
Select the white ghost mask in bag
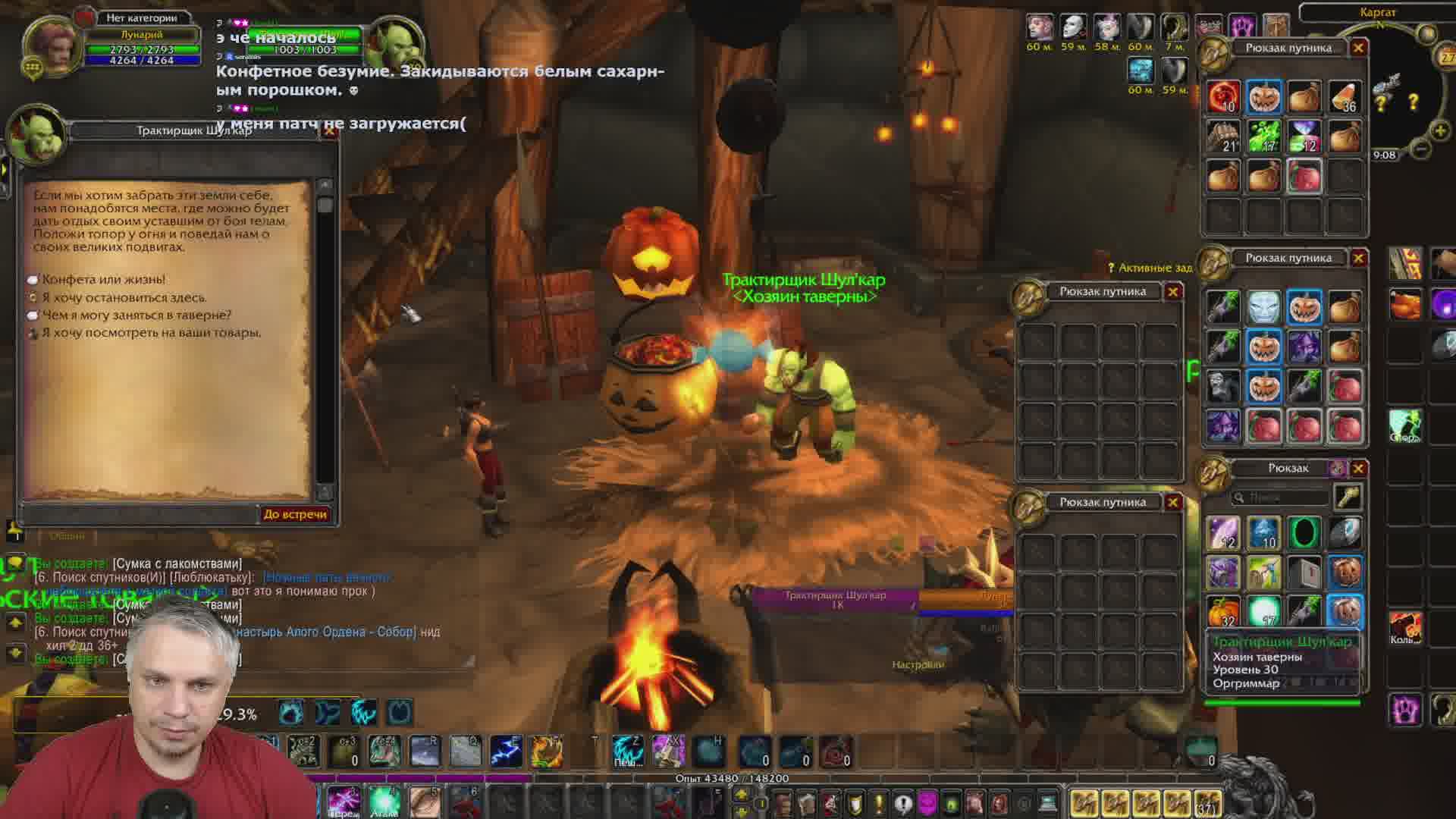[x=1263, y=307]
